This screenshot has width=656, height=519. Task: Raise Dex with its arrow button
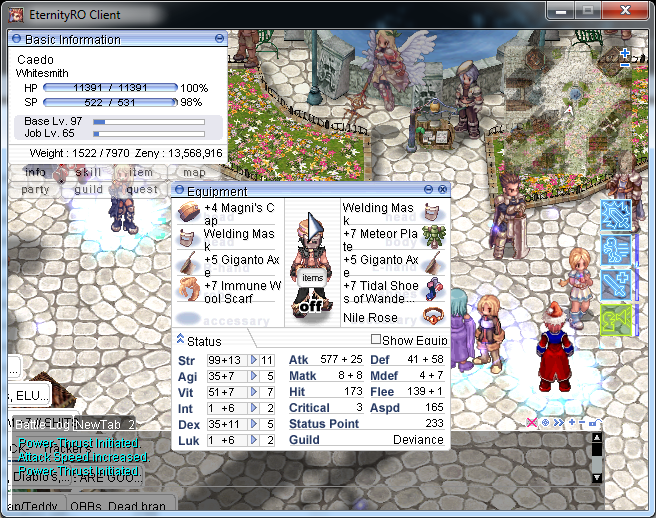point(254,424)
